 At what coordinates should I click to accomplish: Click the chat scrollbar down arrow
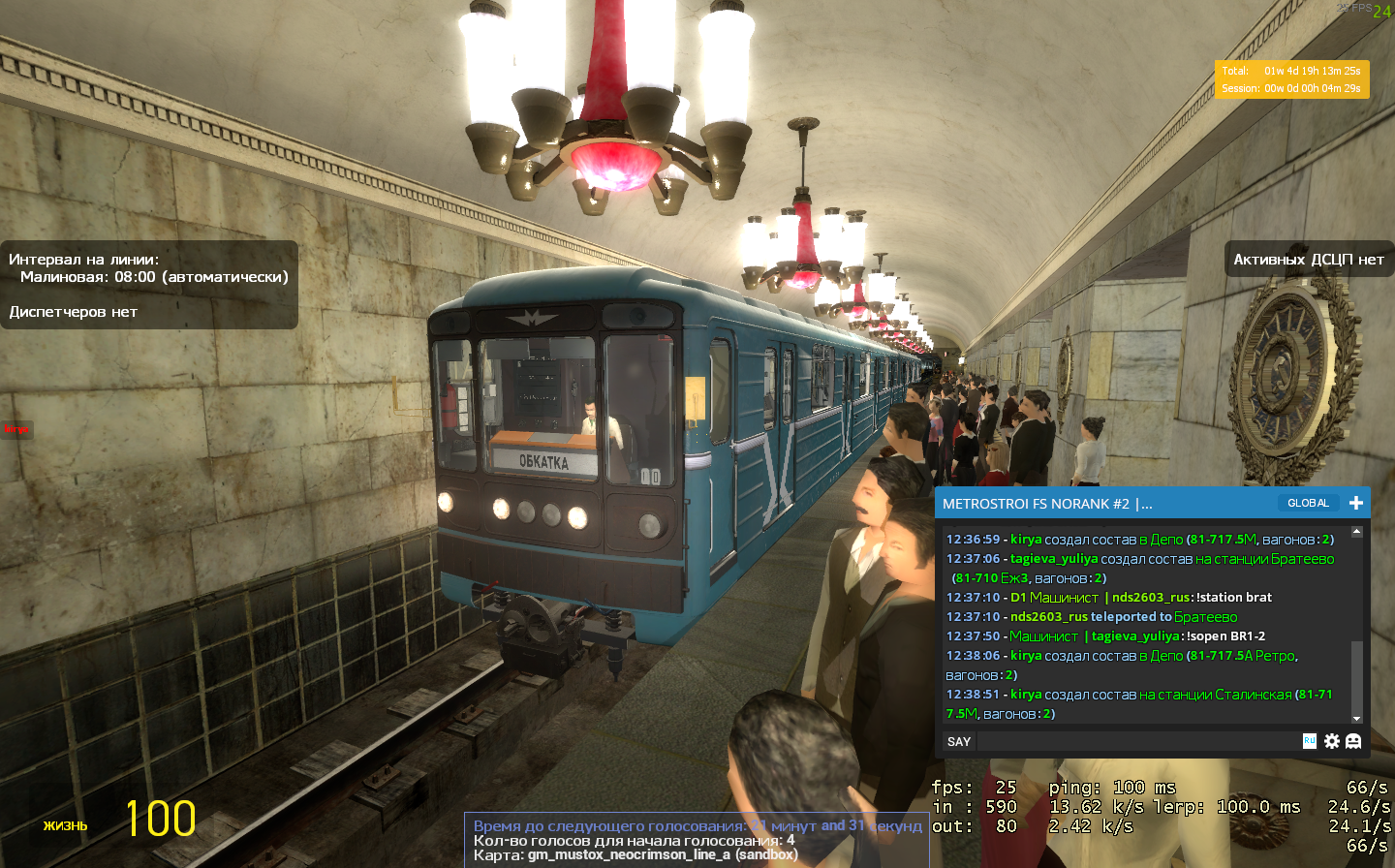point(1356,718)
